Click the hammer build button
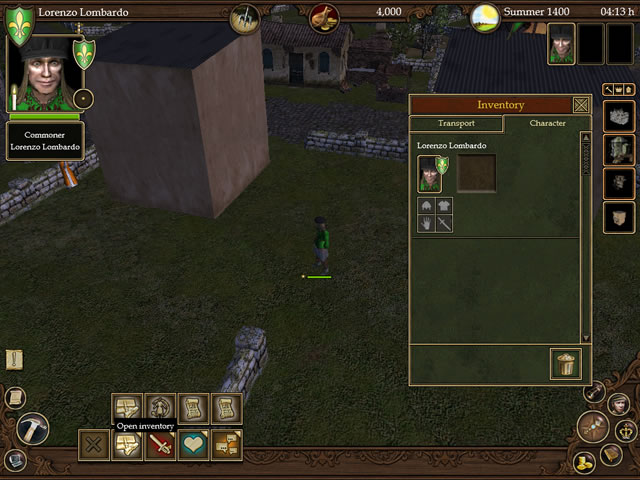 32,428
